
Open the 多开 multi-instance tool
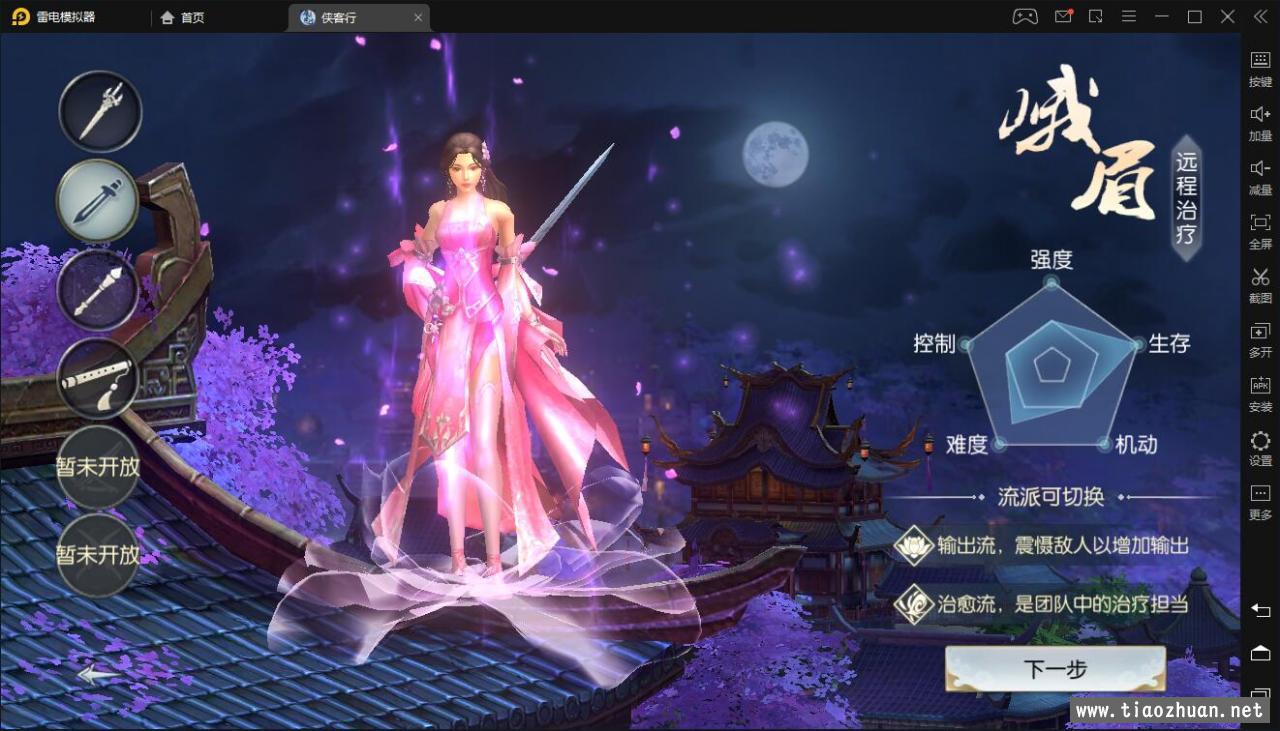1260,338
